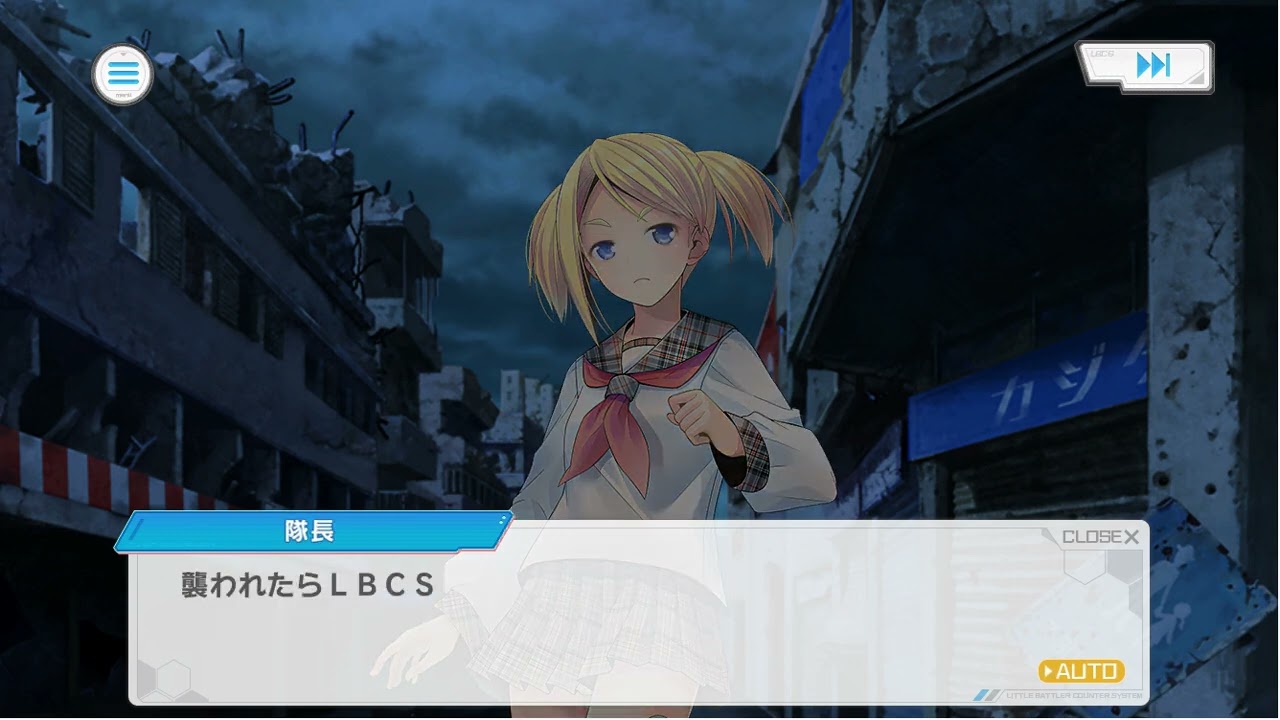Toggle the yellow AUTO play button
The image size is (1280, 720).
pos(1081,671)
